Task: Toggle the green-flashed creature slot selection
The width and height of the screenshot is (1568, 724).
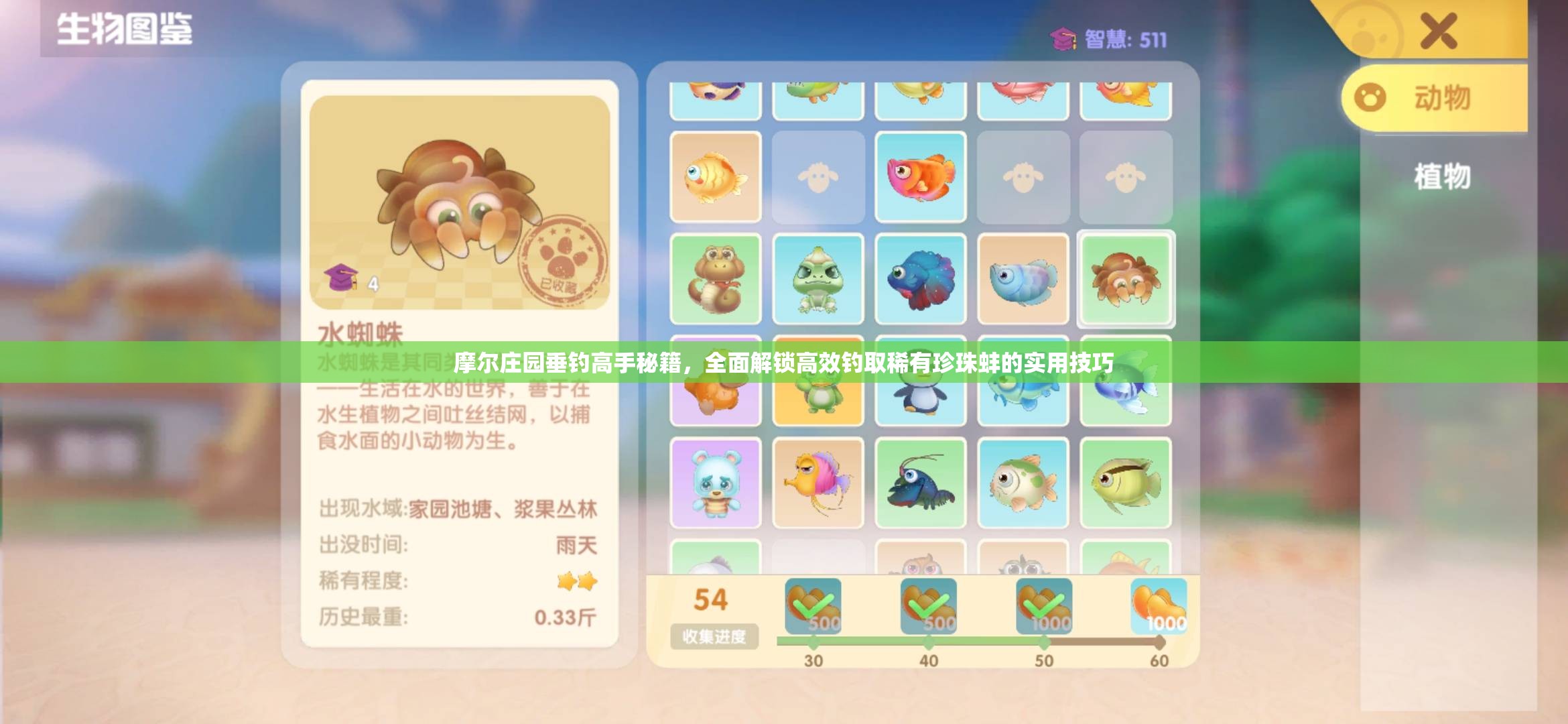Action: 1126,278
